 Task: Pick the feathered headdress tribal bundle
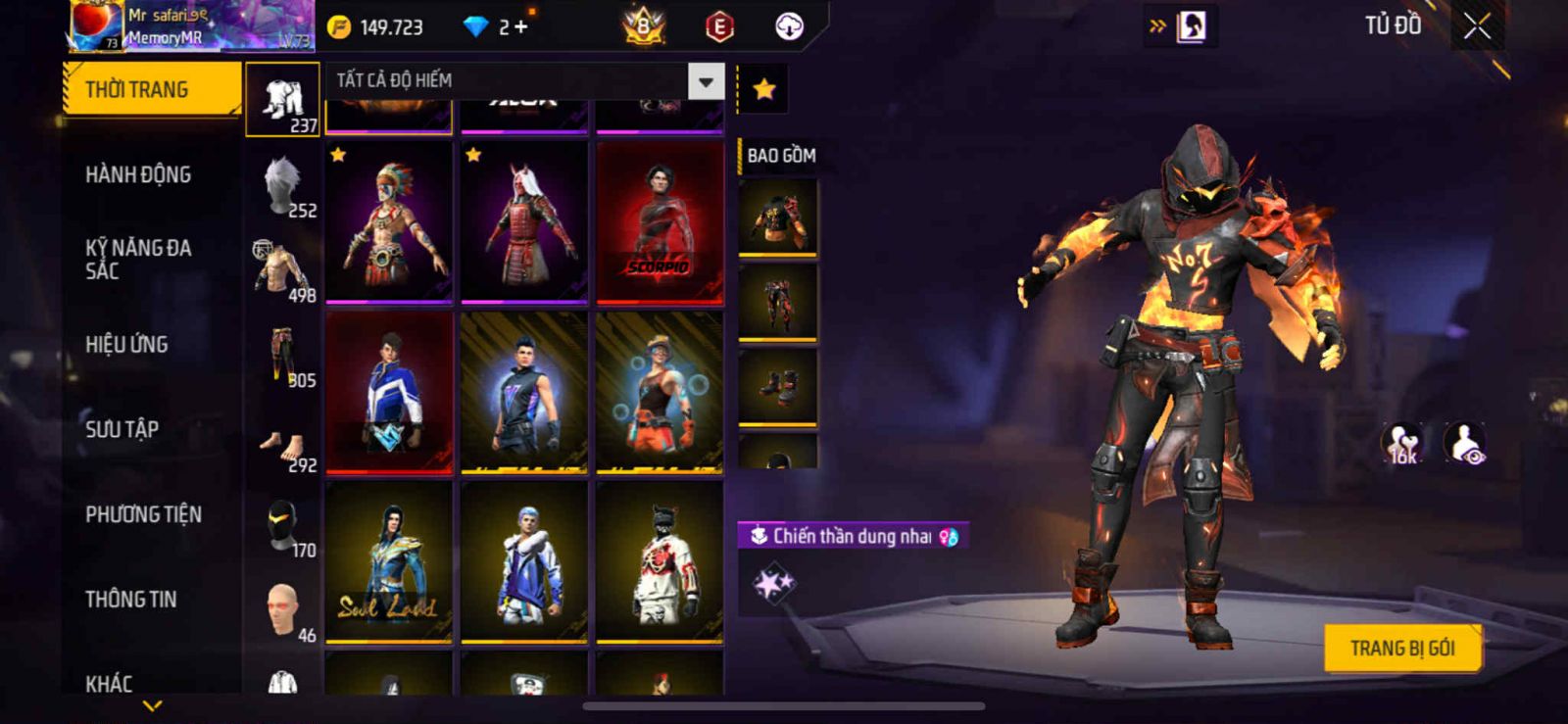point(389,222)
